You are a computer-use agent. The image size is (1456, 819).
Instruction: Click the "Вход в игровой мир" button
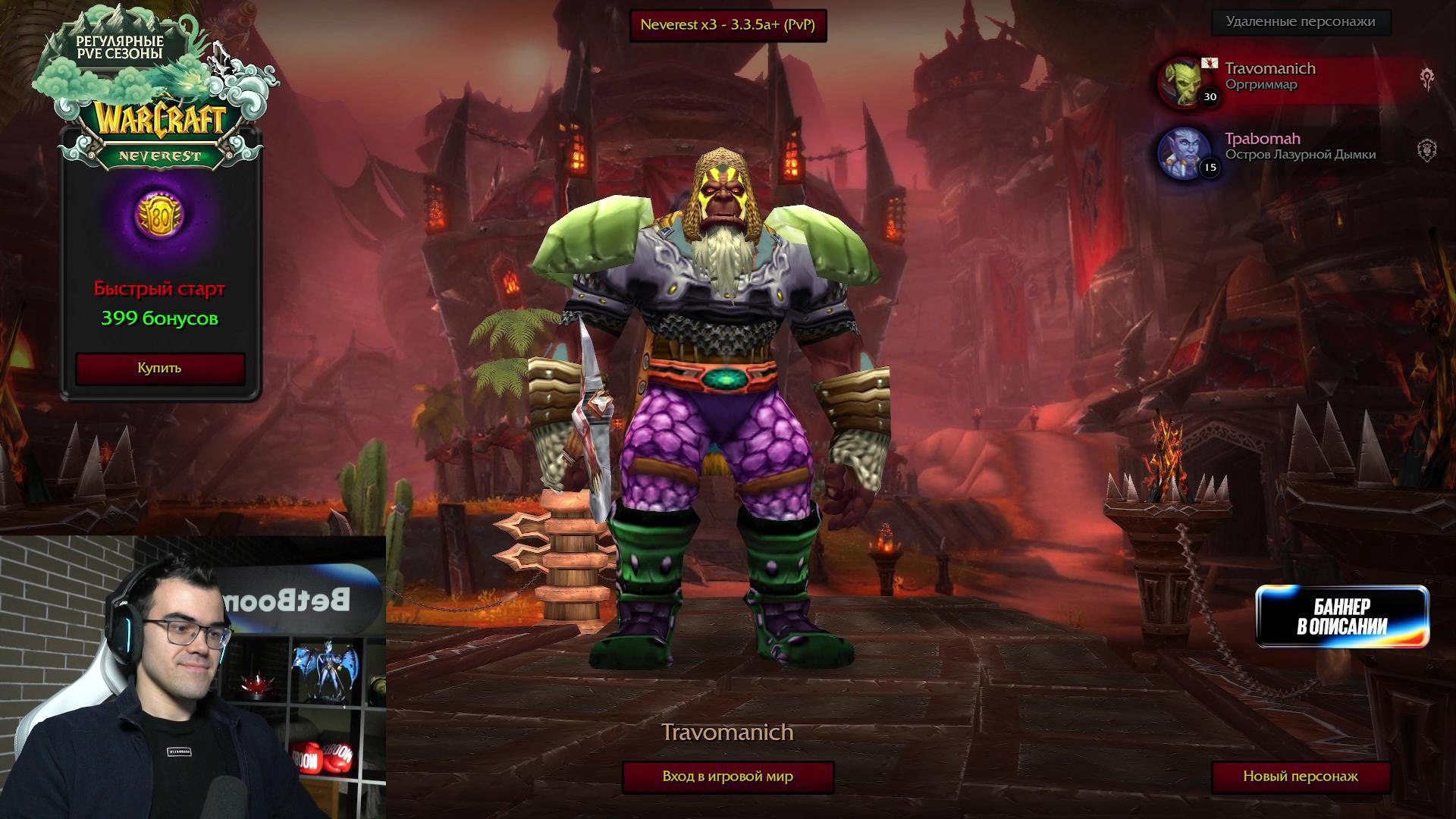pyautogui.click(x=727, y=777)
